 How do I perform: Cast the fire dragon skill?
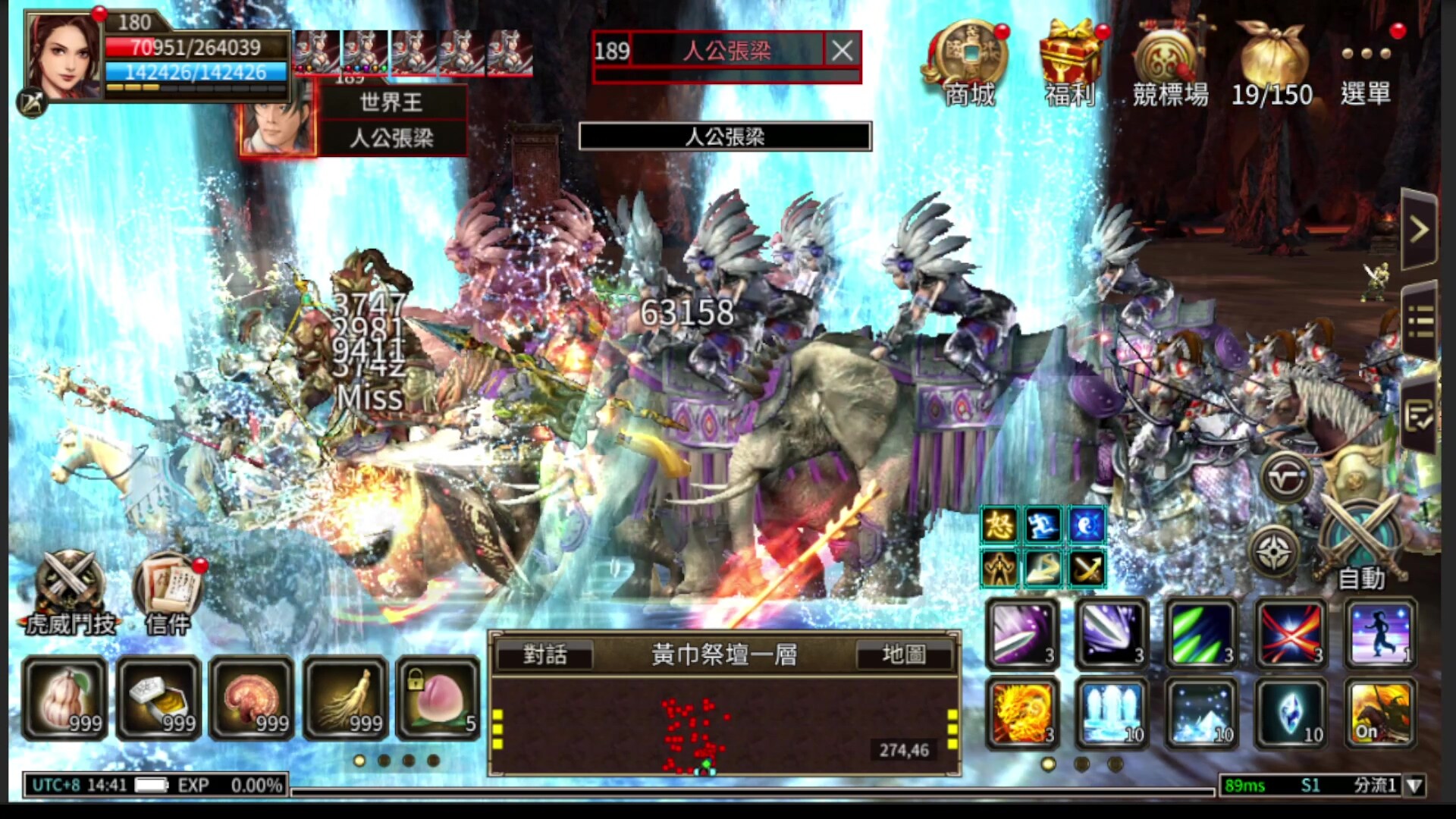1020,711
